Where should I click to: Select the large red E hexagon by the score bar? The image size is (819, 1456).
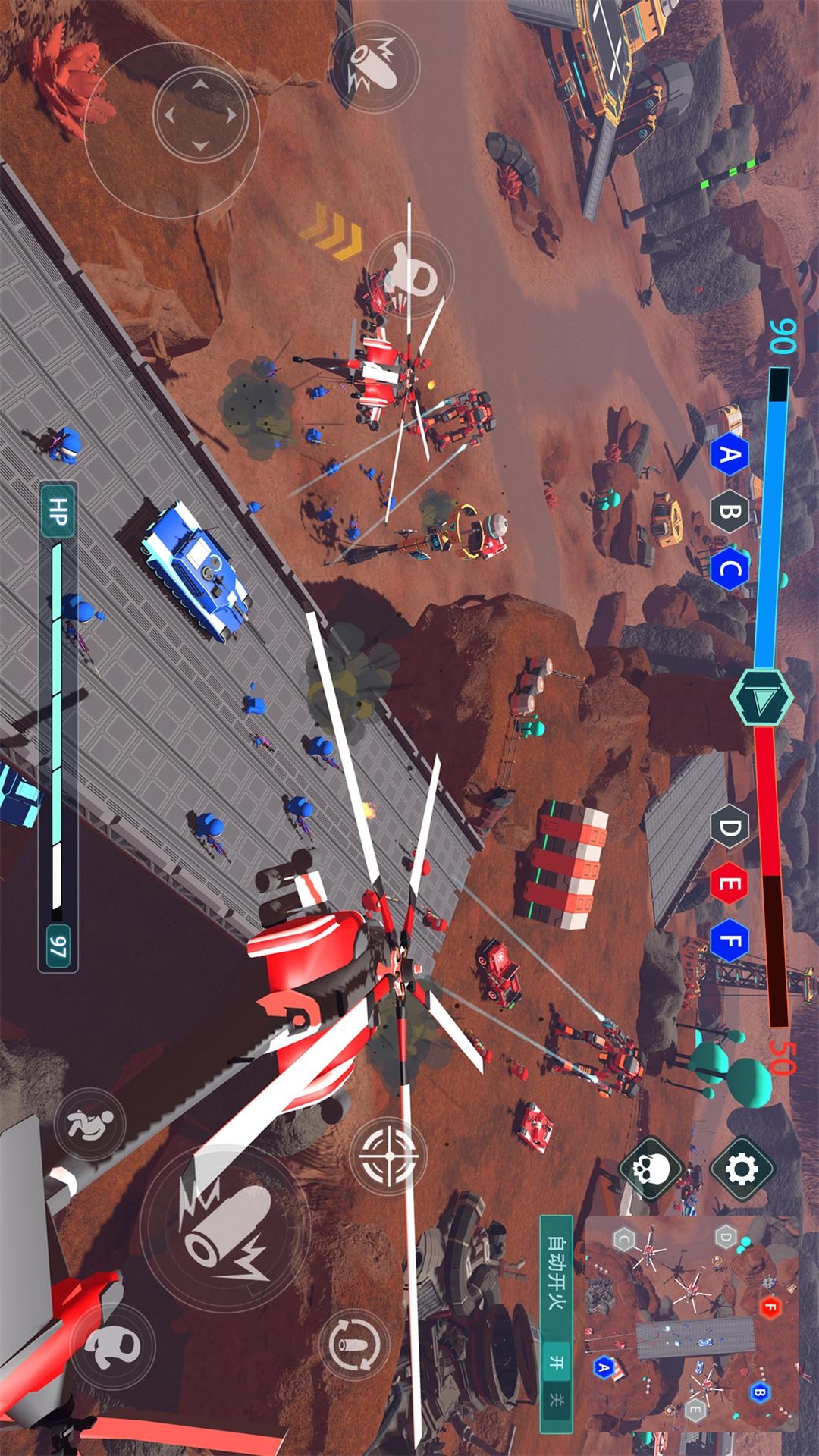(730, 883)
